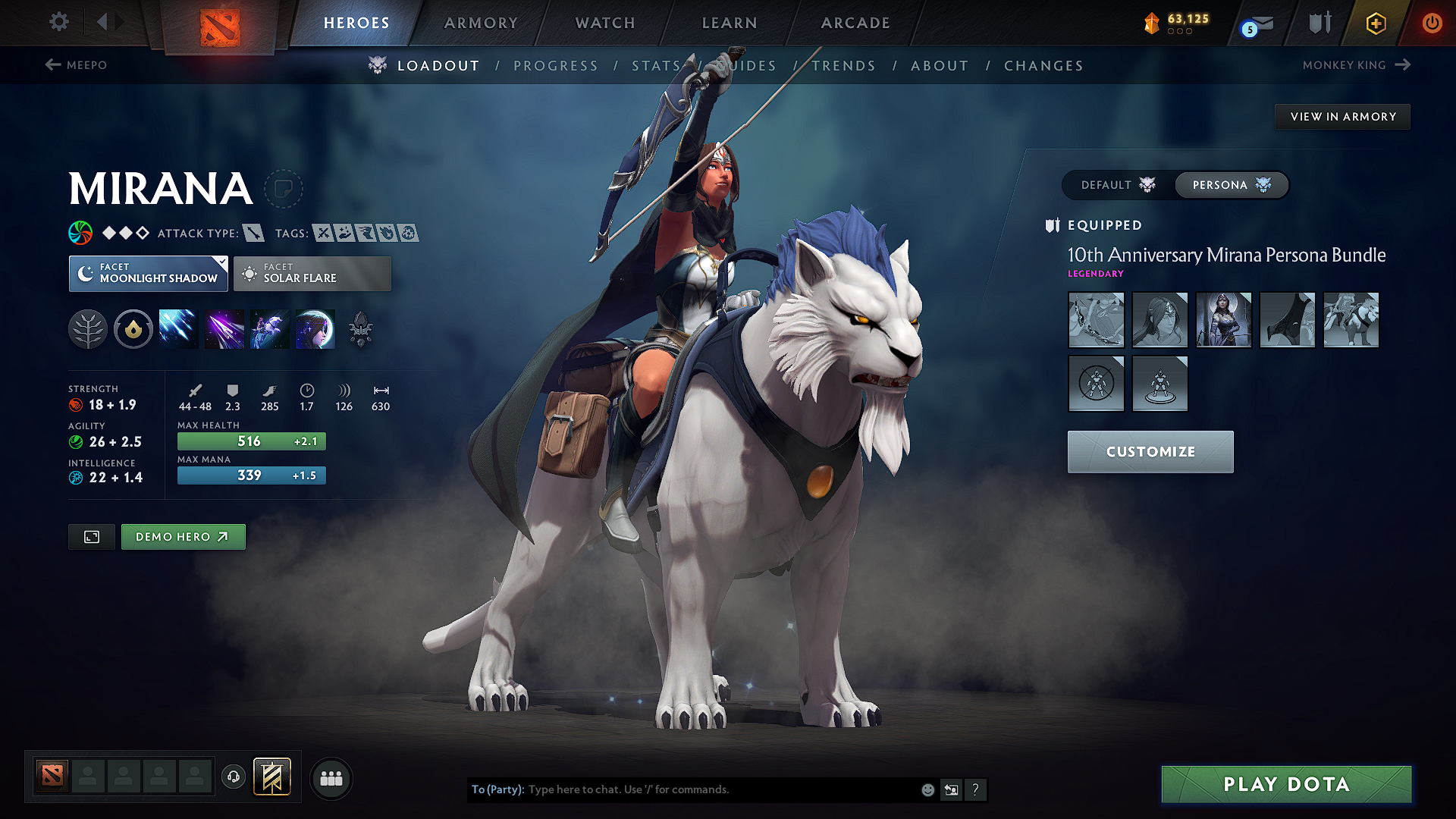View the hero Changes page

[x=1043, y=66]
